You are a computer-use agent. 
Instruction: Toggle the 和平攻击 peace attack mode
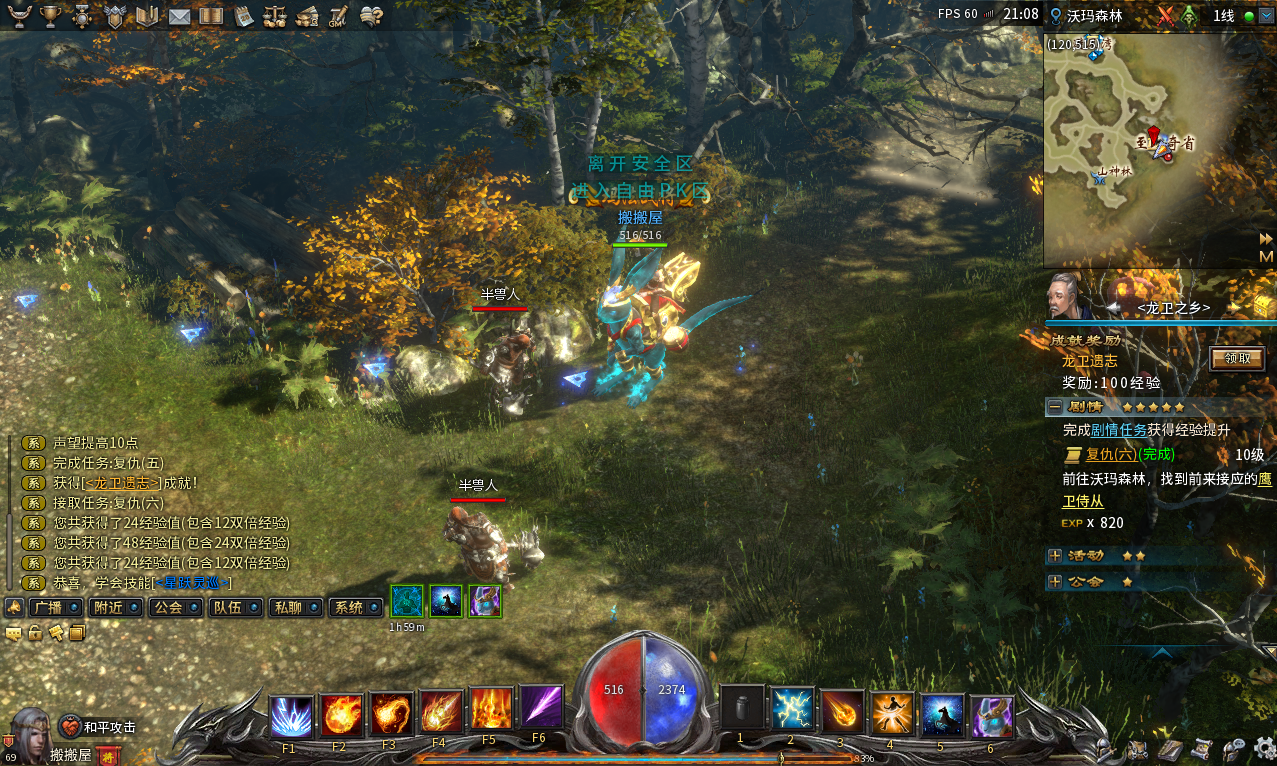(x=98, y=727)
